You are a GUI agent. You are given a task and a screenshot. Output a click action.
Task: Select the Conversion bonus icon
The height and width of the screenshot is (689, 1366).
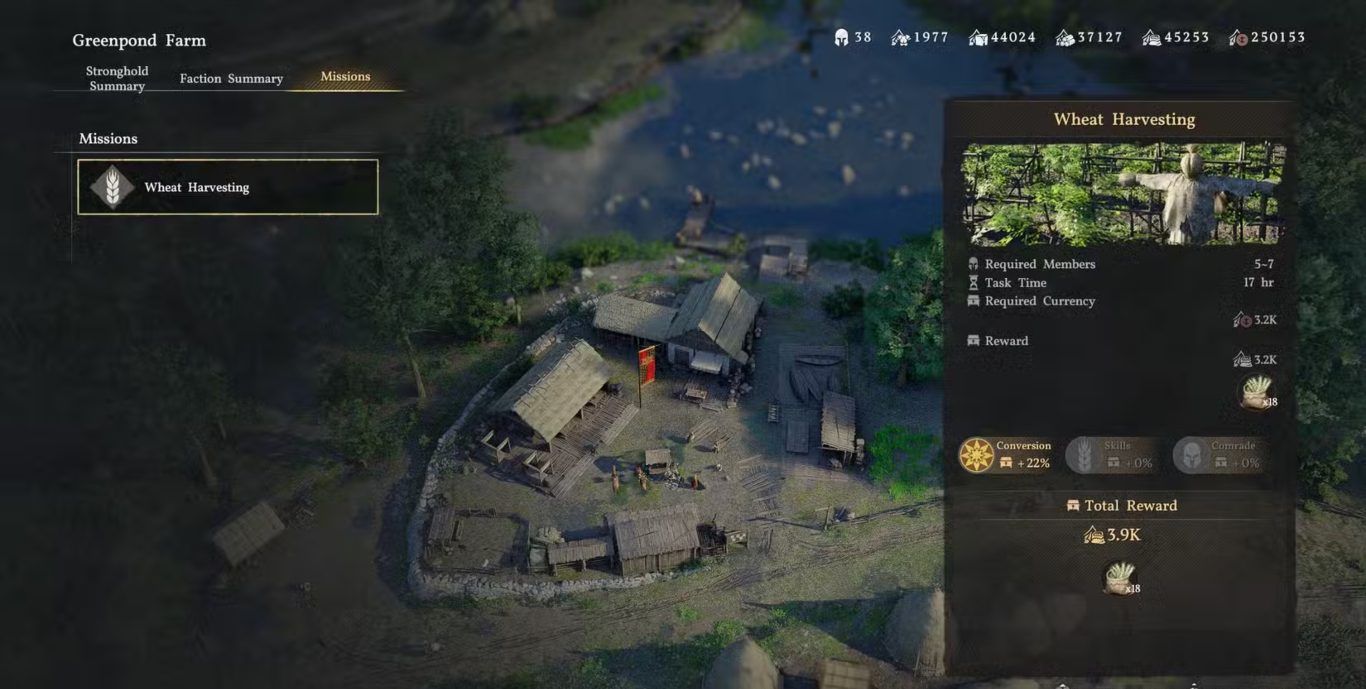tap(977, 455)
